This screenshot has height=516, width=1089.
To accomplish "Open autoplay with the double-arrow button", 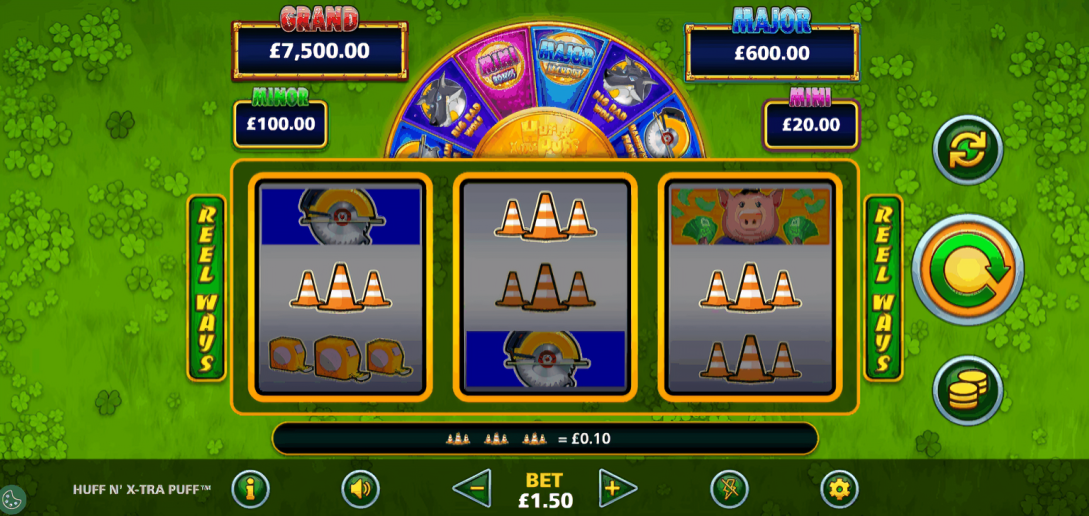I will 967,150.
